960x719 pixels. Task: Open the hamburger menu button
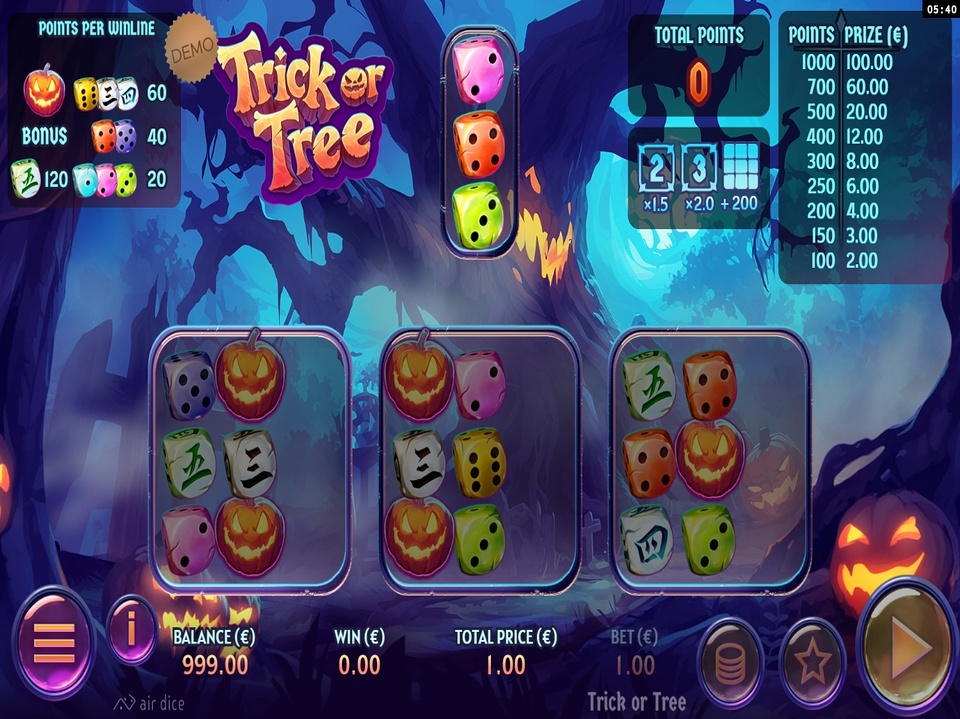[54, 641]
